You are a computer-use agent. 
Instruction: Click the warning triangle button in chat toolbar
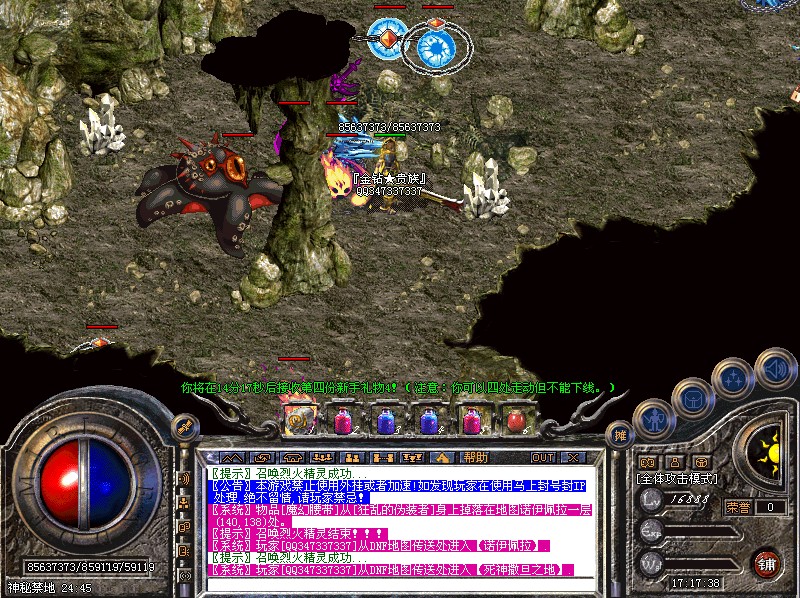coord(441,457)
